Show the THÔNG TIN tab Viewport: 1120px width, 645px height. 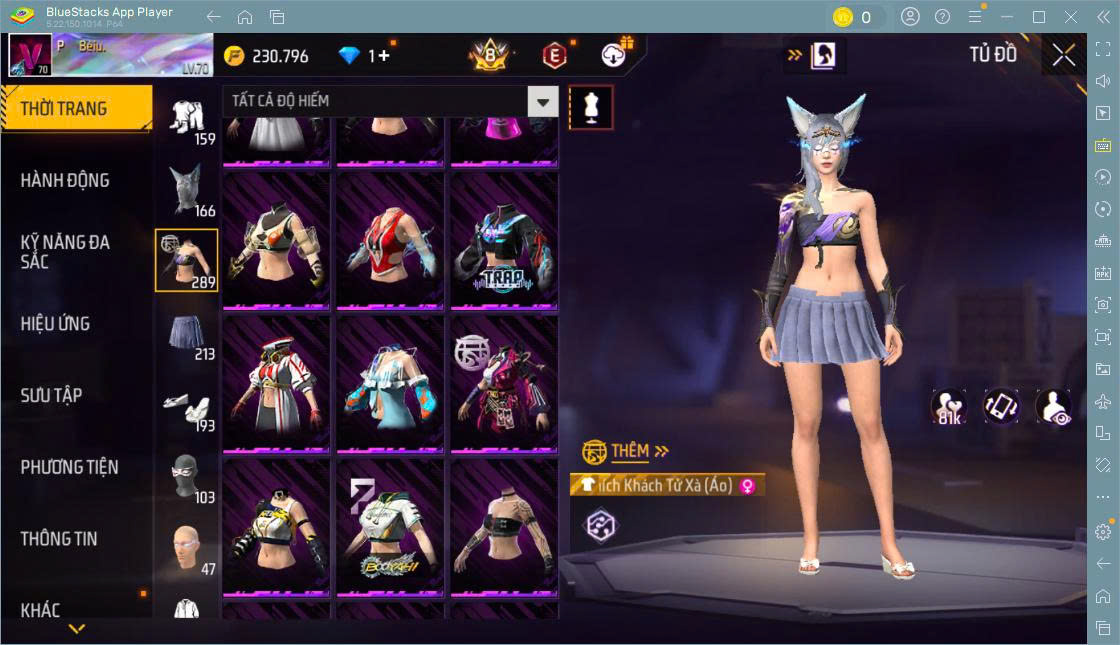(60, 539)
